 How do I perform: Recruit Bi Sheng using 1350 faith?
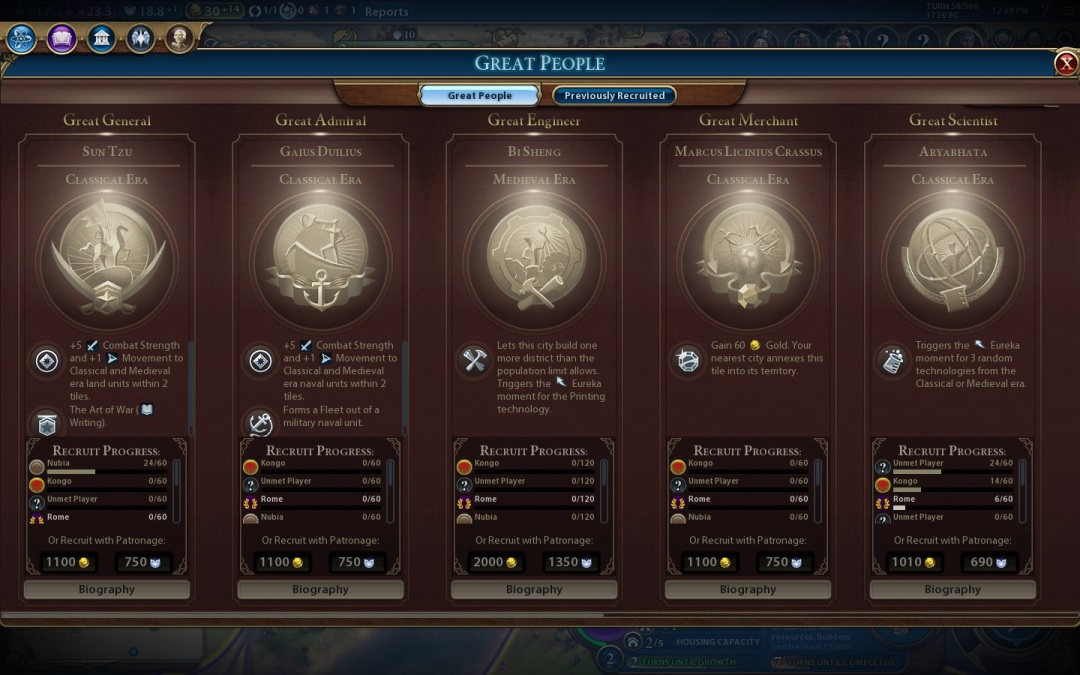tap(571, 562)
